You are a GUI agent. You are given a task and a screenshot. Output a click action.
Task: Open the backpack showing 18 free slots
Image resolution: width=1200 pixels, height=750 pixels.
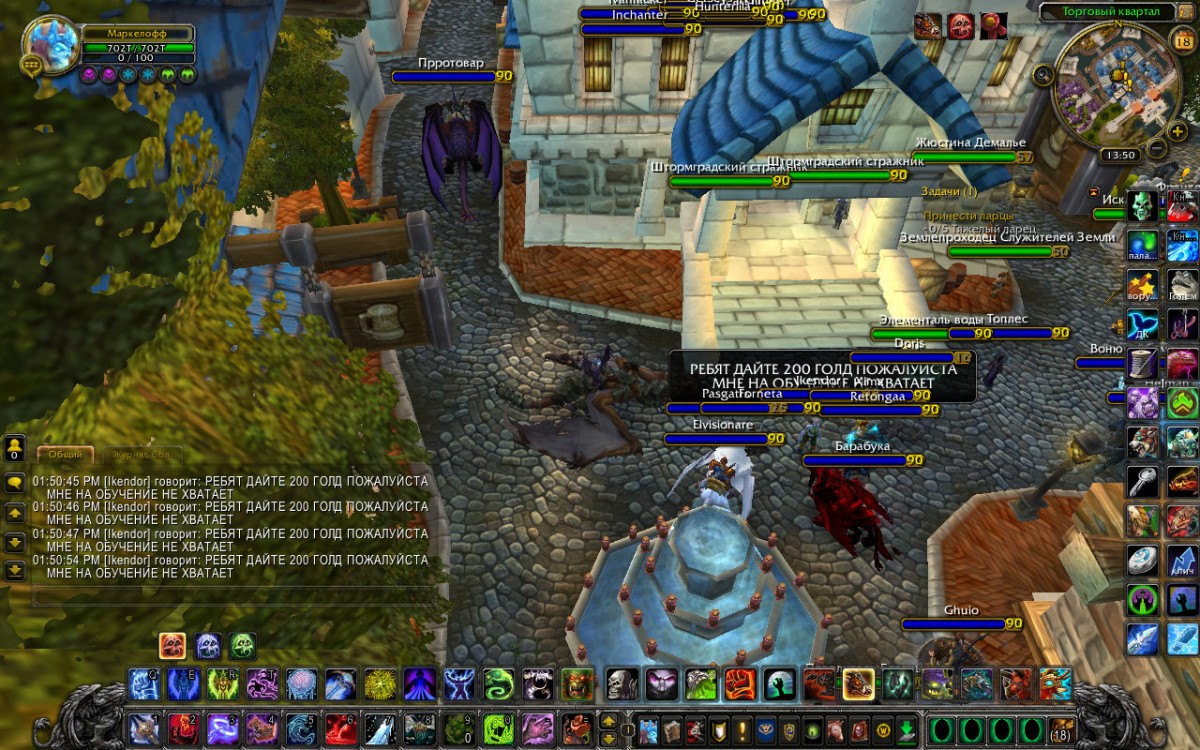coord(1062,728)
